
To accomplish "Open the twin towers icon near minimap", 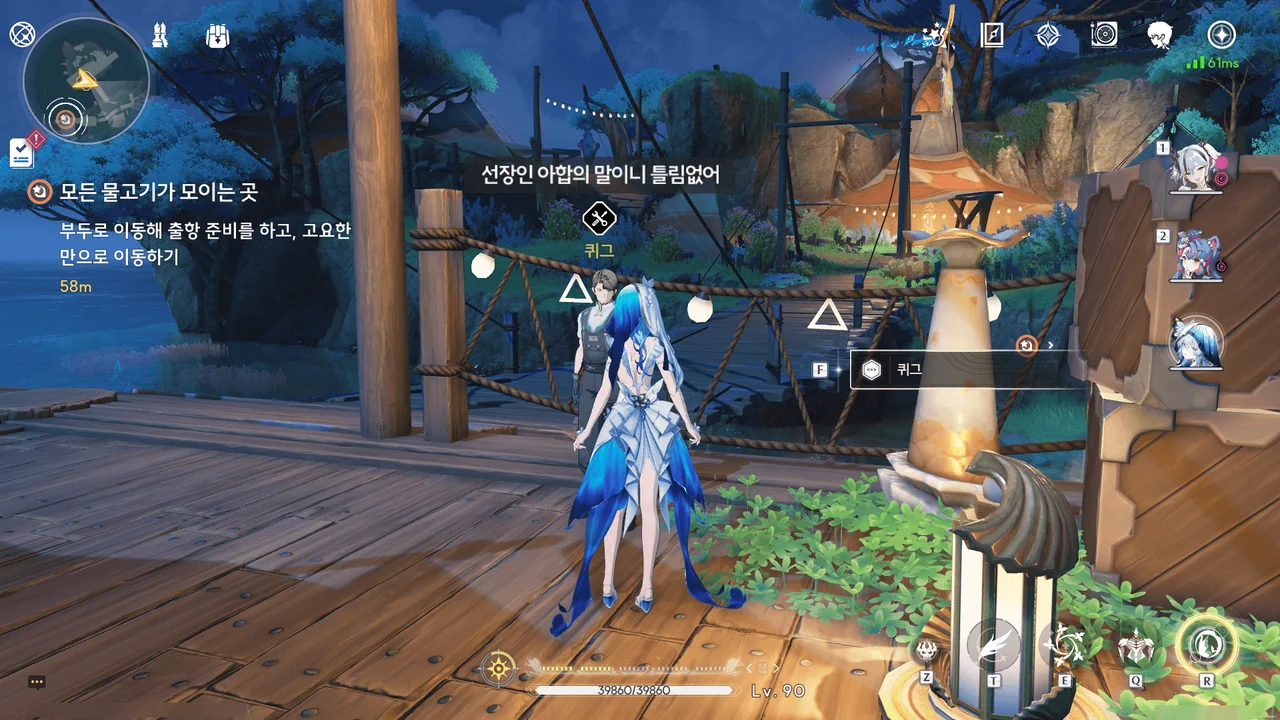I will 160,36.
